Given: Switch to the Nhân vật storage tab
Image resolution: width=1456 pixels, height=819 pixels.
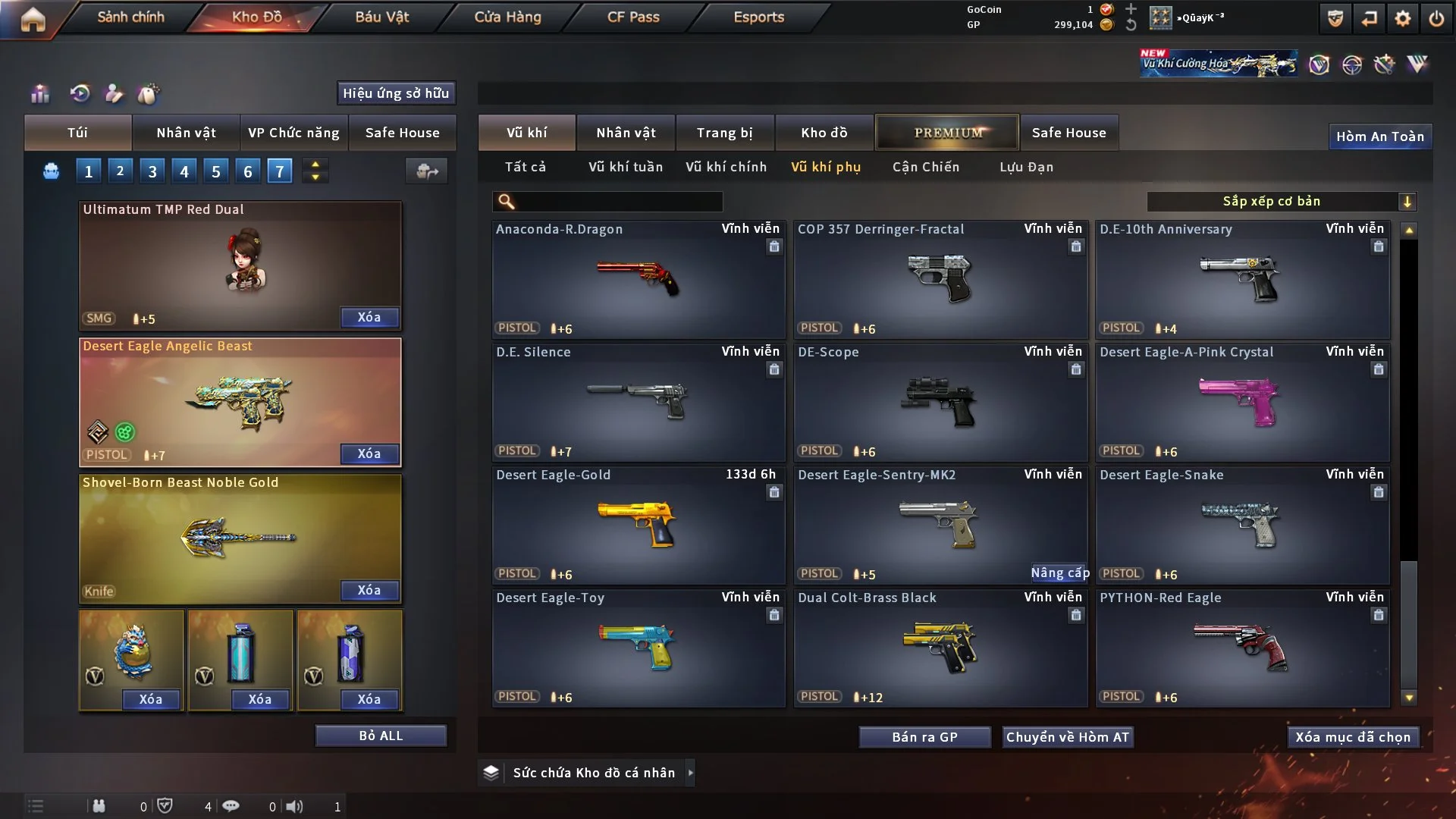Looking at the screenshot, I should tap(626, 133).
